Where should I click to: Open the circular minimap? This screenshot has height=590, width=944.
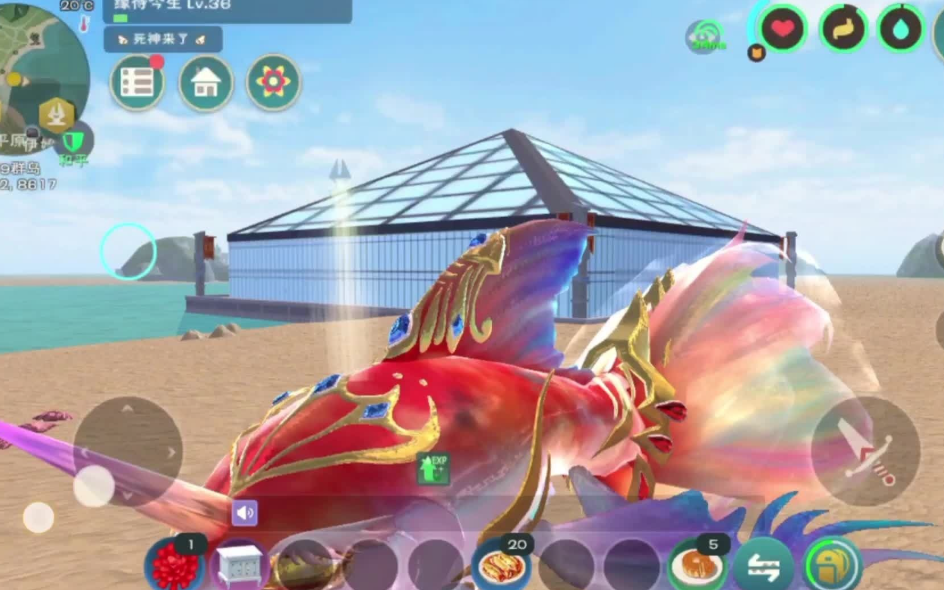point(40,60)
